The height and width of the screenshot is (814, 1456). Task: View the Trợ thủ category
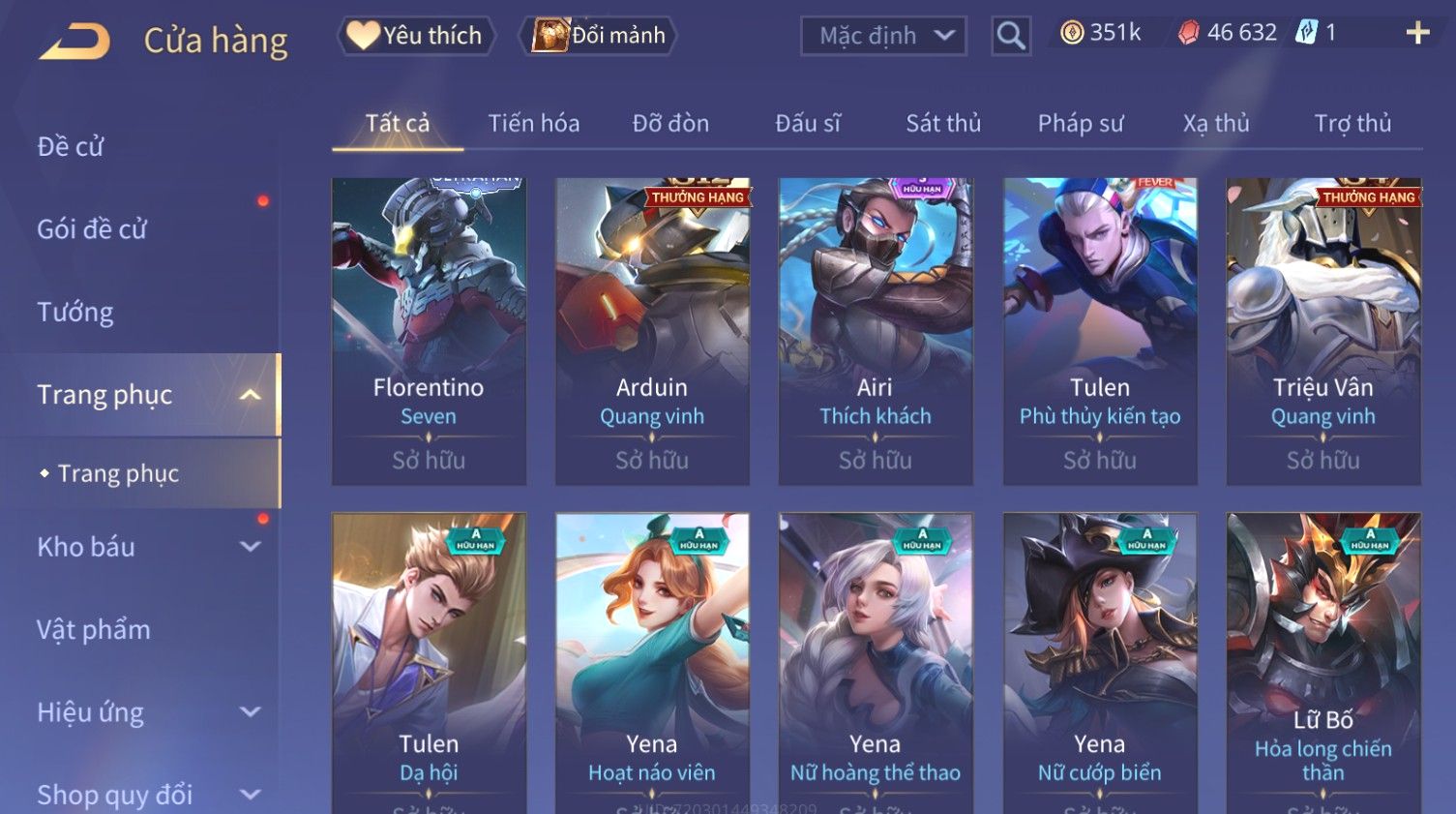(x=1352, y=124)
